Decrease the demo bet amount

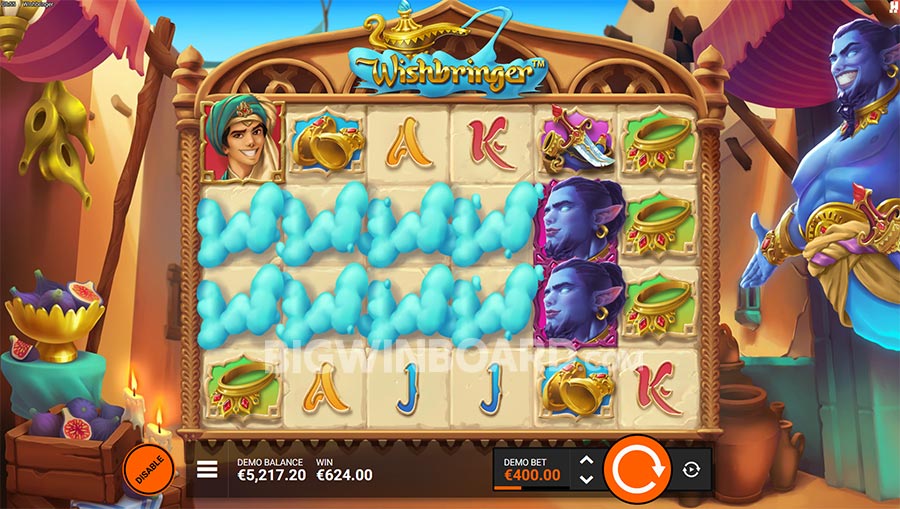point(587,479)
